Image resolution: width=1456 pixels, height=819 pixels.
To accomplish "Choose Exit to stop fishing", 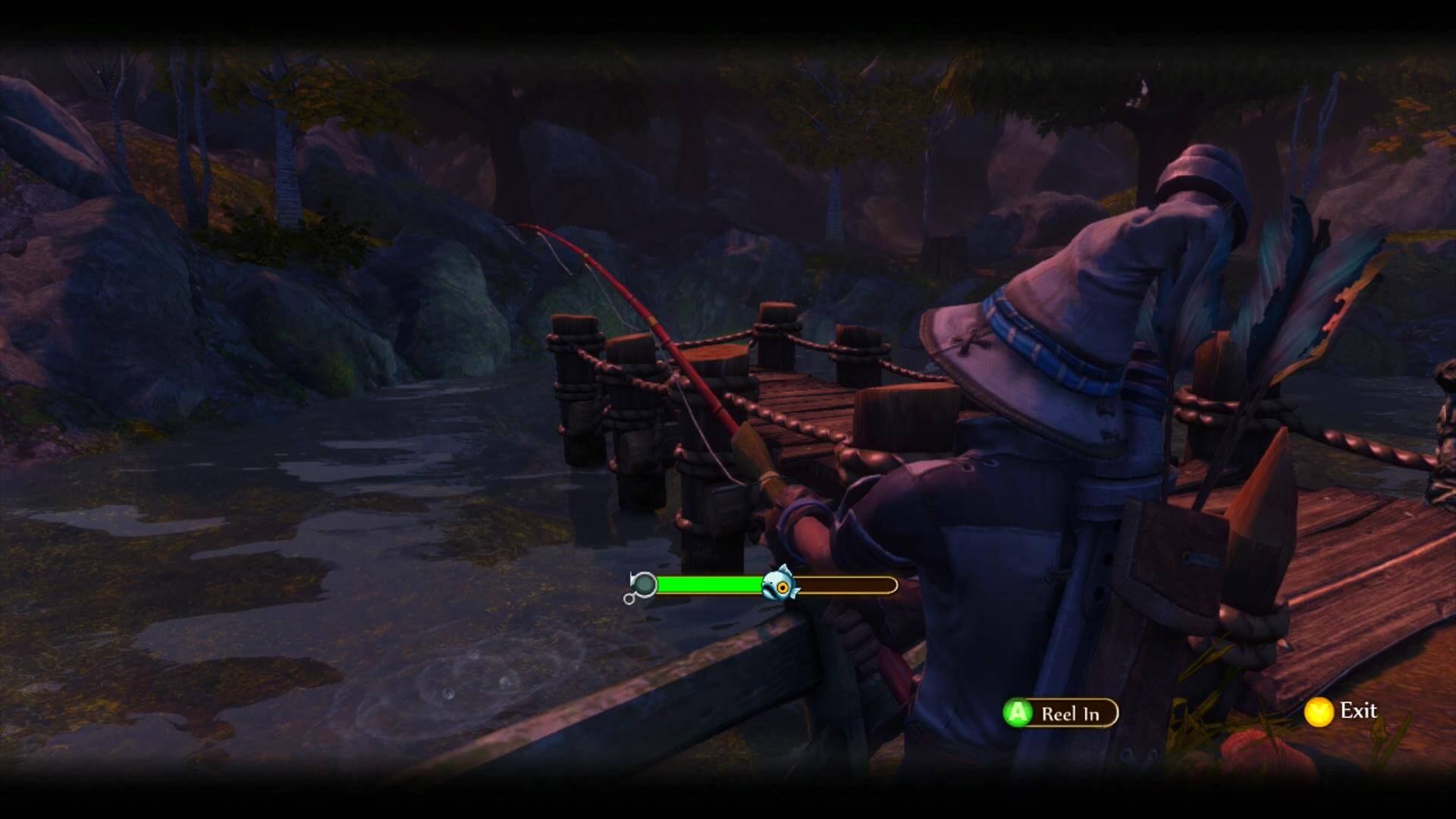I will (x=1360, y=711).
